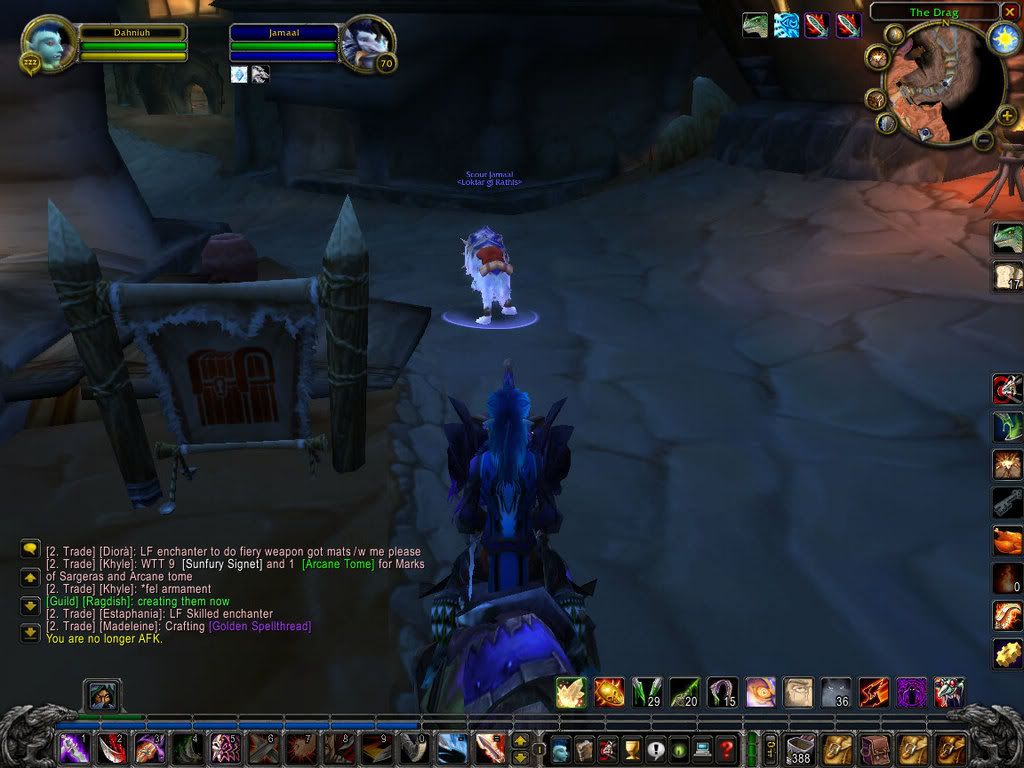Click the sun day-night indicator on the minimap
This screenshot has width=1024, height=768.
[x=1002, y=38]
